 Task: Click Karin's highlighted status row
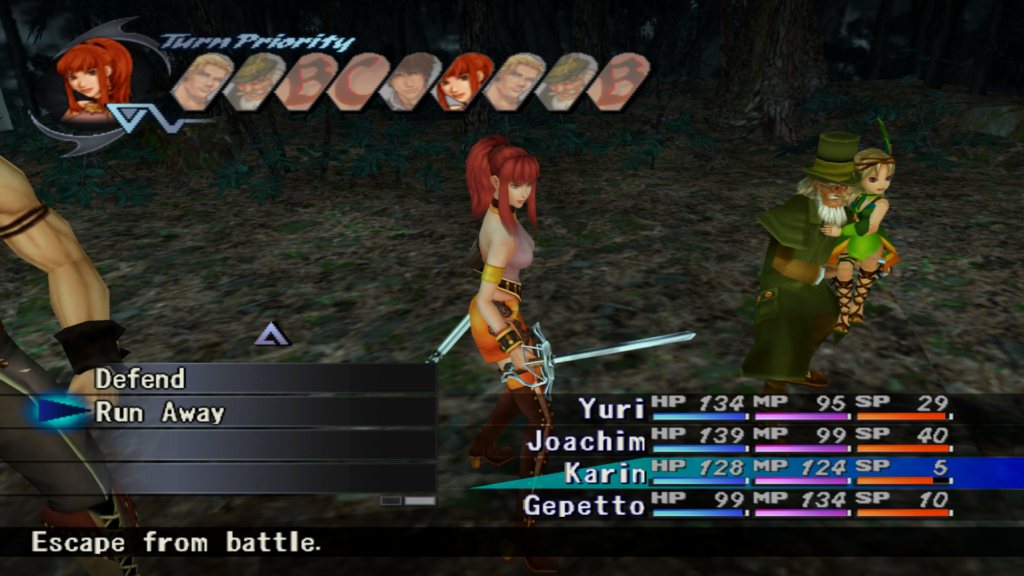(760, 472)
